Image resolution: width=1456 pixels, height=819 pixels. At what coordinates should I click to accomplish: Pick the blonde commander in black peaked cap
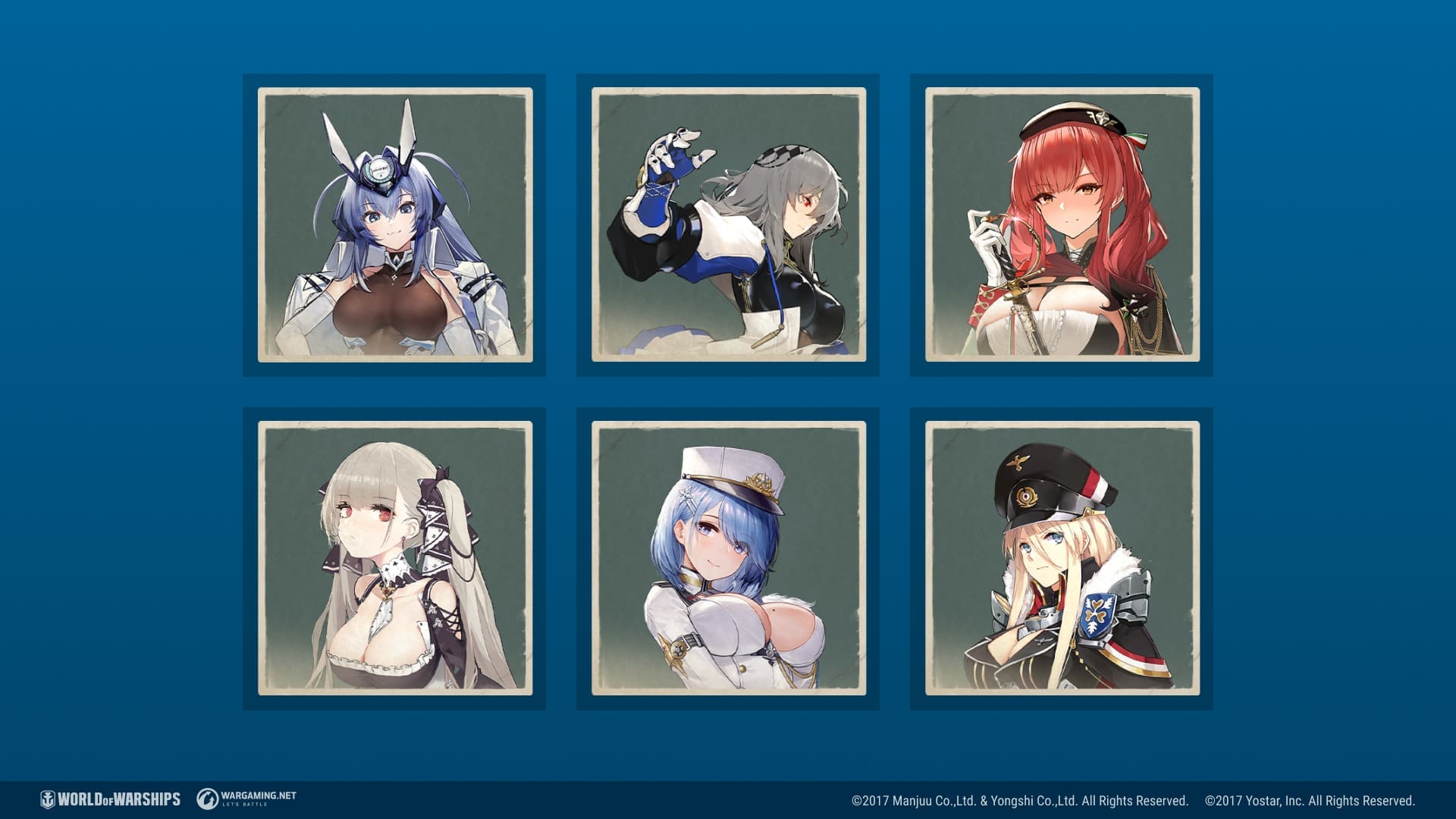click(1062, 558)
